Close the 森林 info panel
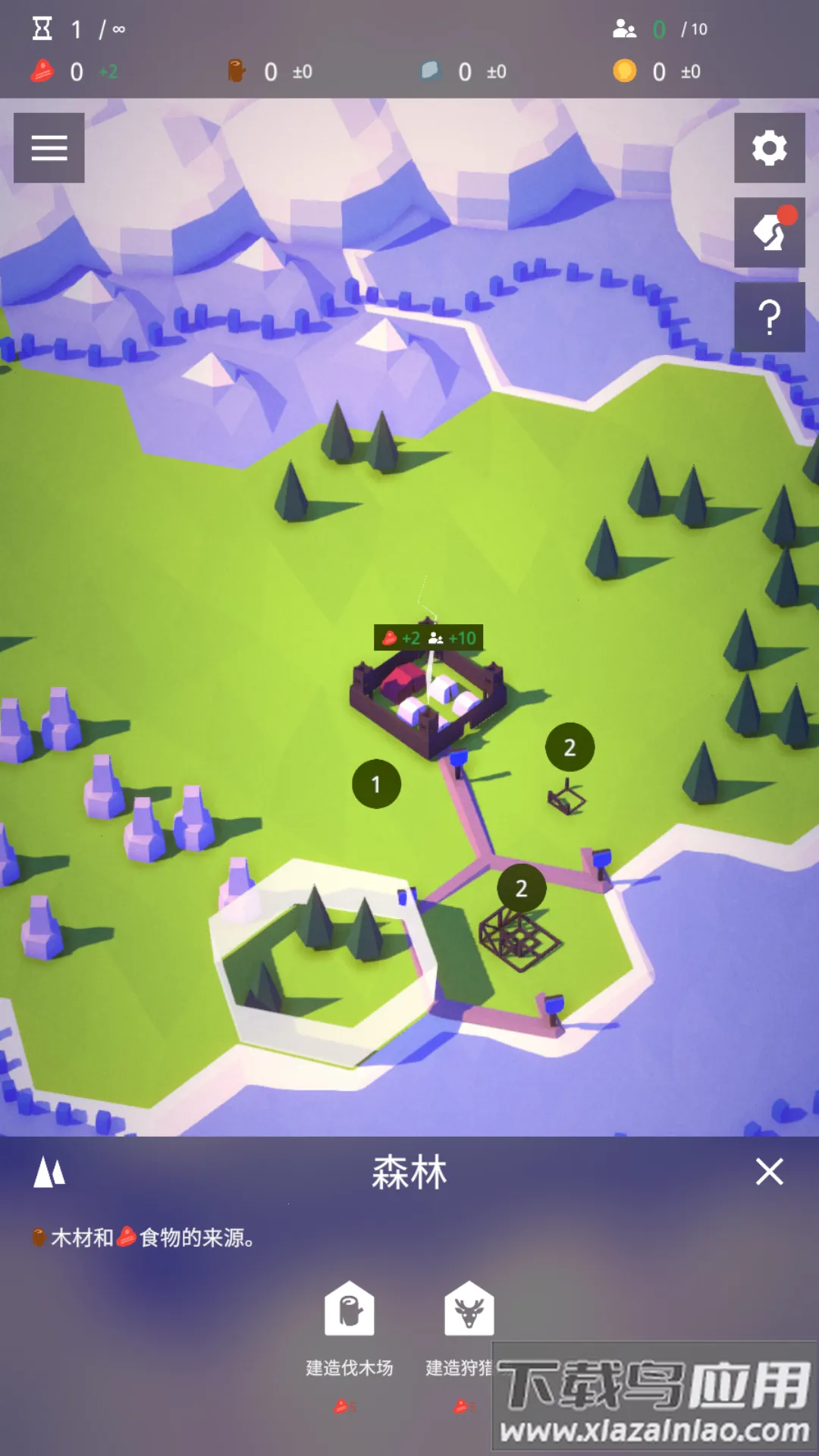This screenshot has height=1456, width=819. point(769,1172)
